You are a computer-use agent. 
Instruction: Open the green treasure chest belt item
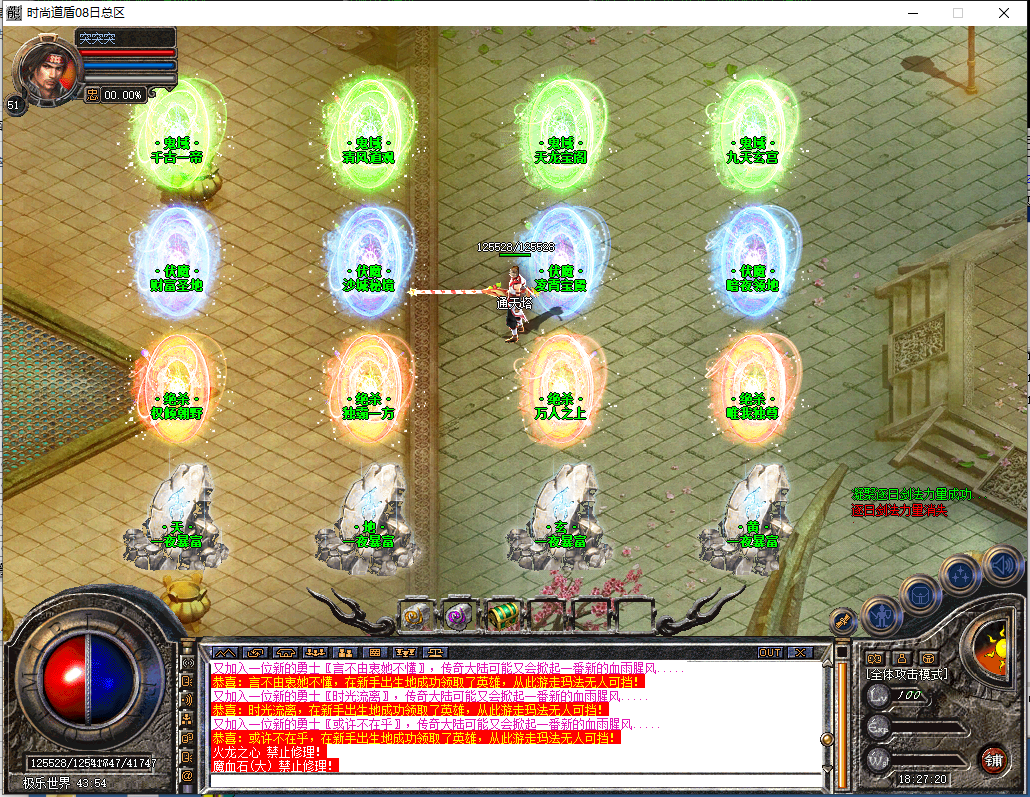pyautogui.click(x=500, y=616)
